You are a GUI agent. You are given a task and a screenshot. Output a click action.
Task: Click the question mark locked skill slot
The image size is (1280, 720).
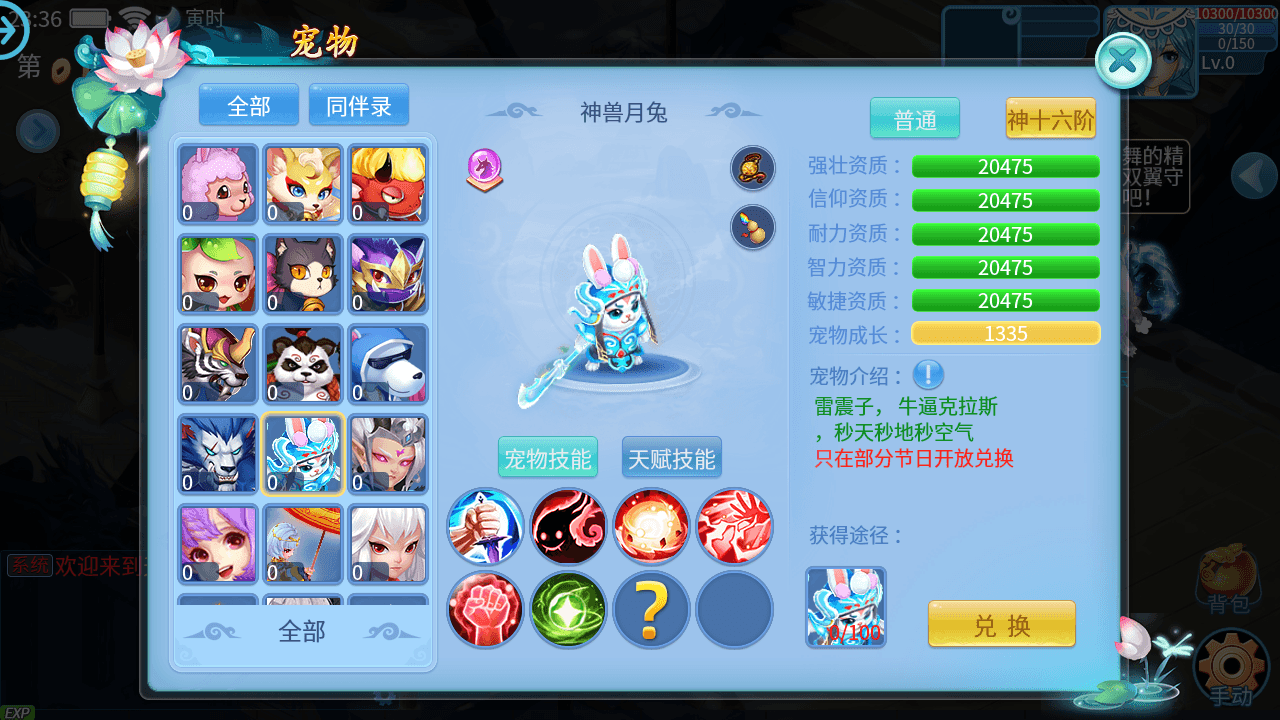(651, 610)
